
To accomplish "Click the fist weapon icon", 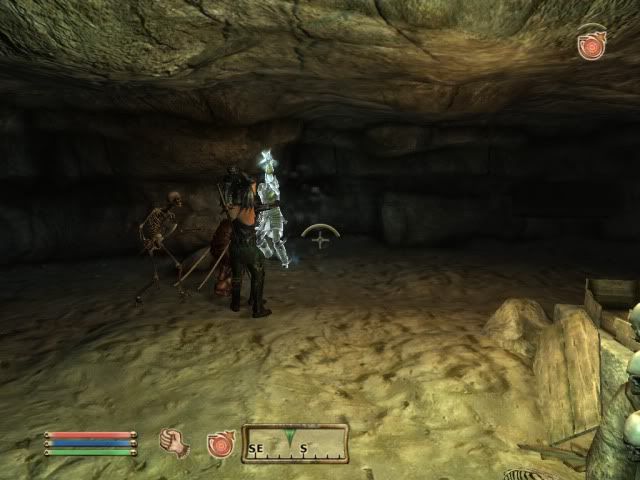I will click(x=174, y=442).
